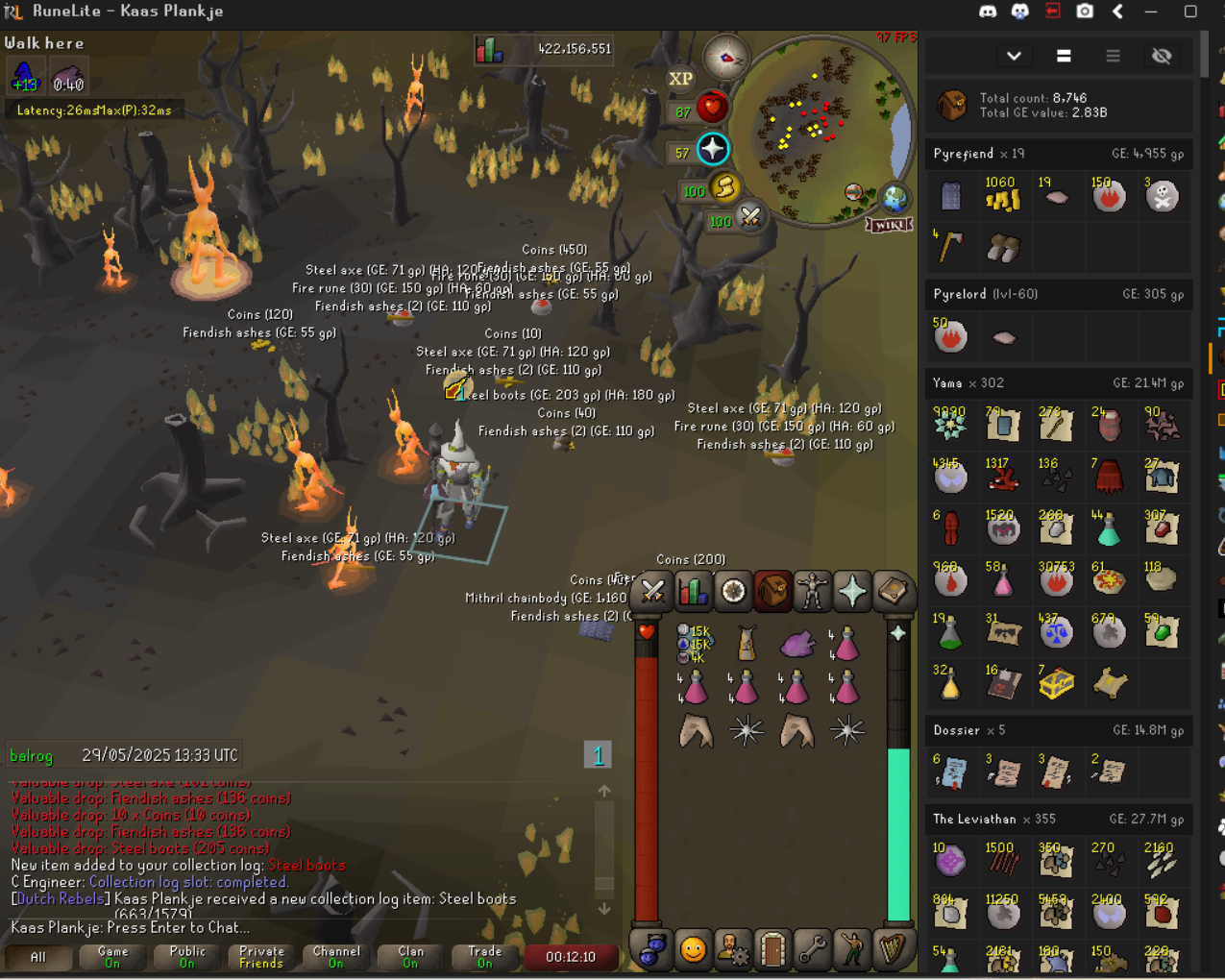
Task: Activate the quick-prayers orb
Action: pyautogui.click(x=713, y=149)
